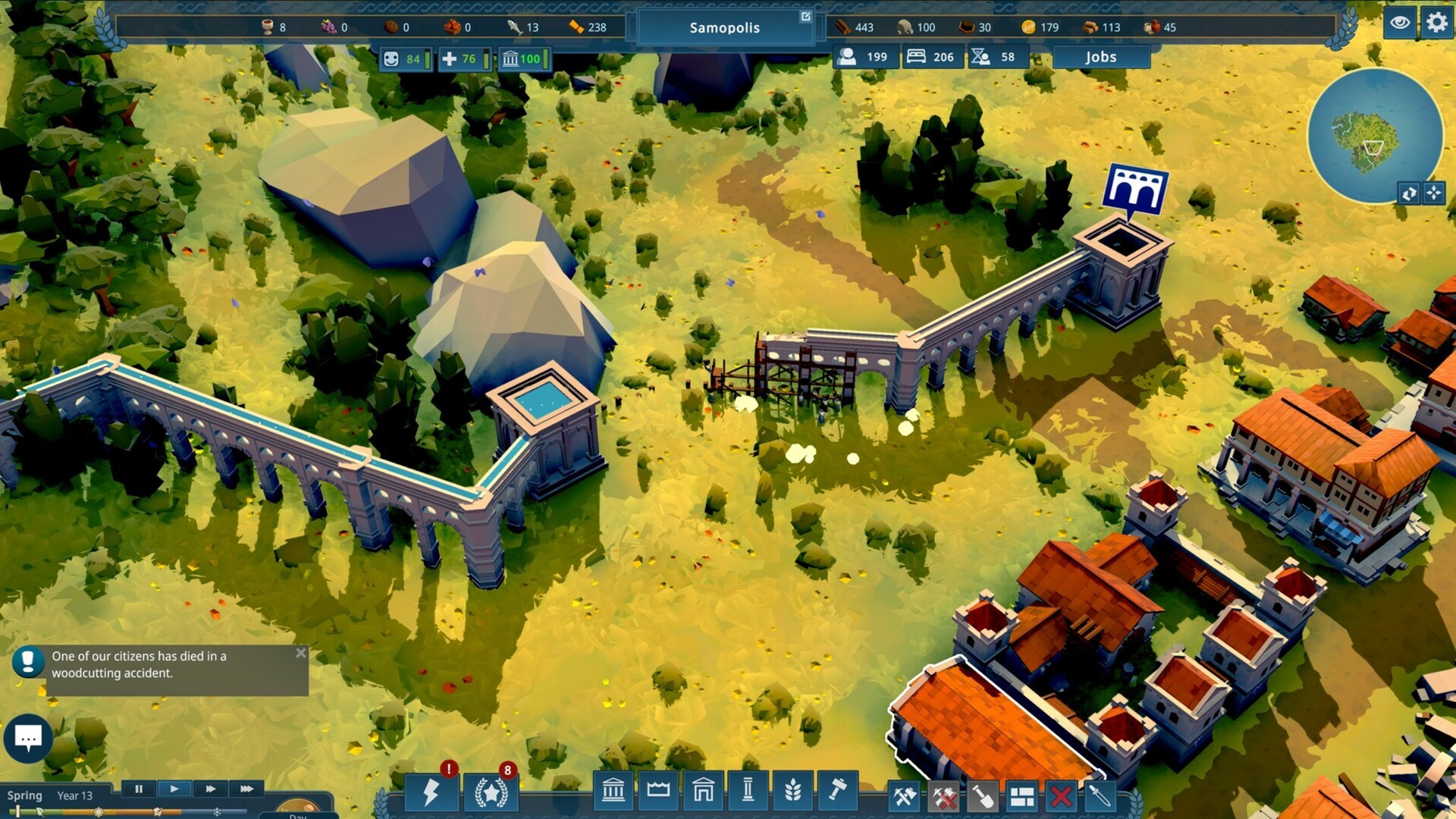Open the chat message bubble panel
The width and height of the screenshot is (1456, 819).
pyautogui.click(x=28, y=738)
